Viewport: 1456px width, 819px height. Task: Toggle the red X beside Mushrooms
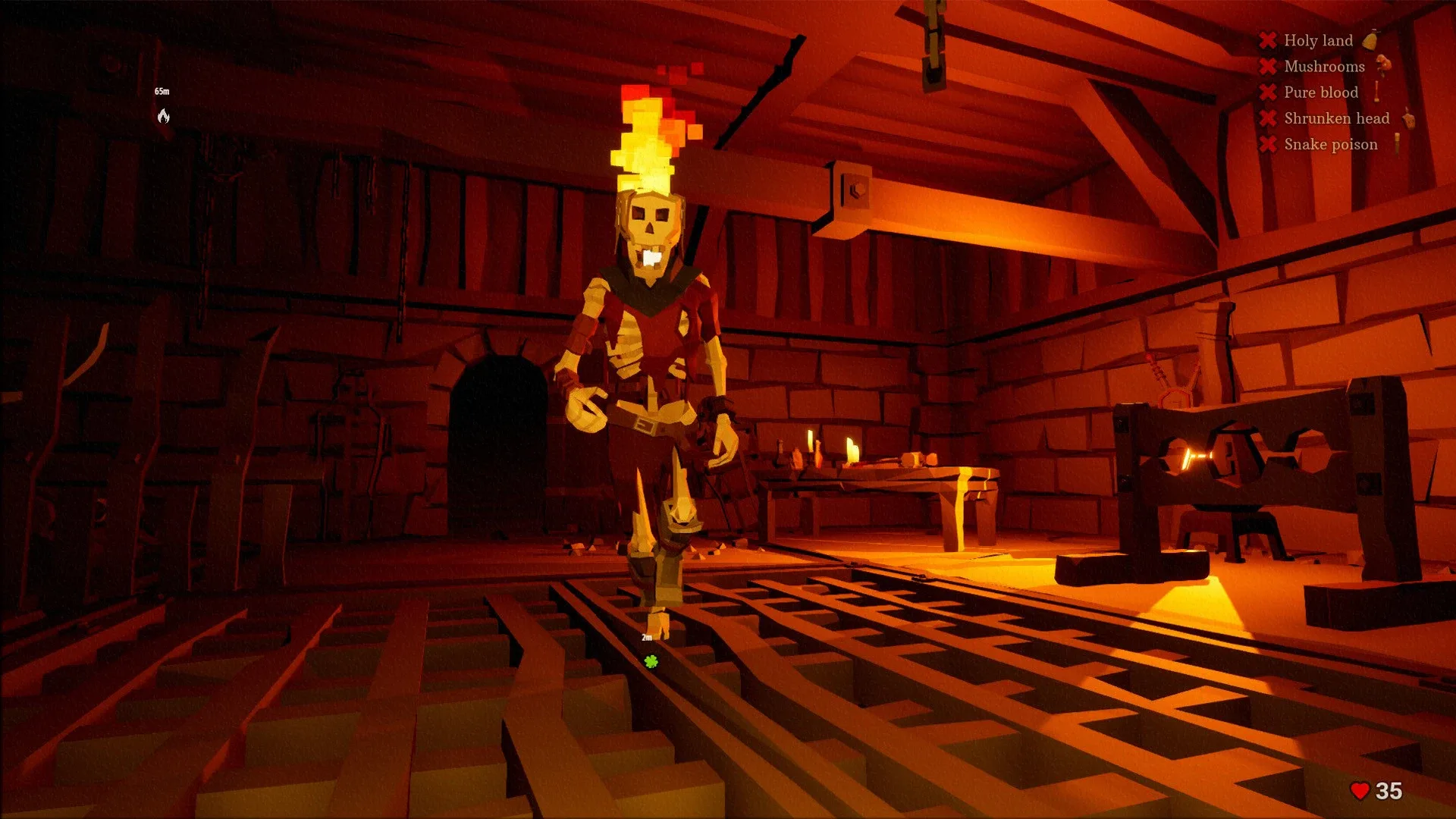click(x=1268, y=66)
